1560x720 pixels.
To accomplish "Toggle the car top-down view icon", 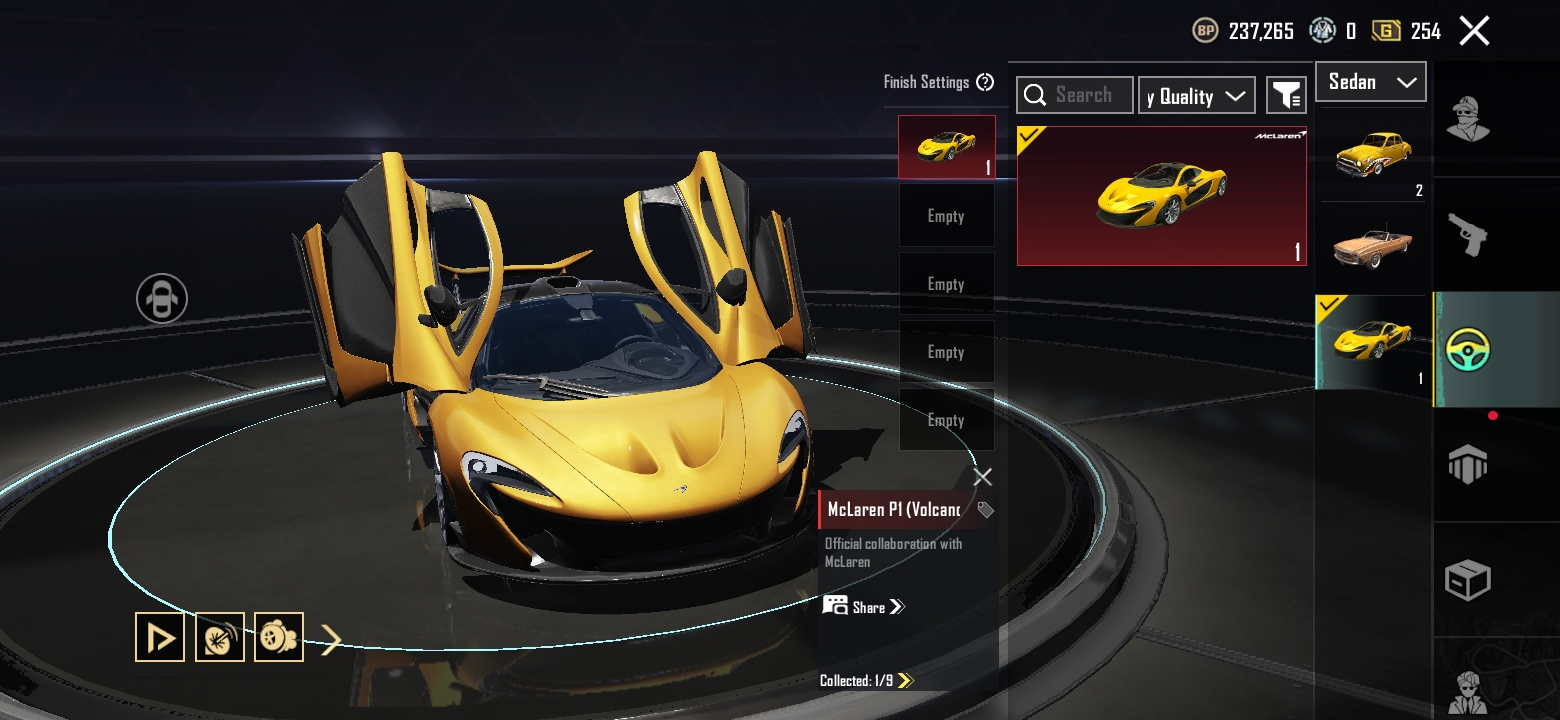I will point(162,298).
